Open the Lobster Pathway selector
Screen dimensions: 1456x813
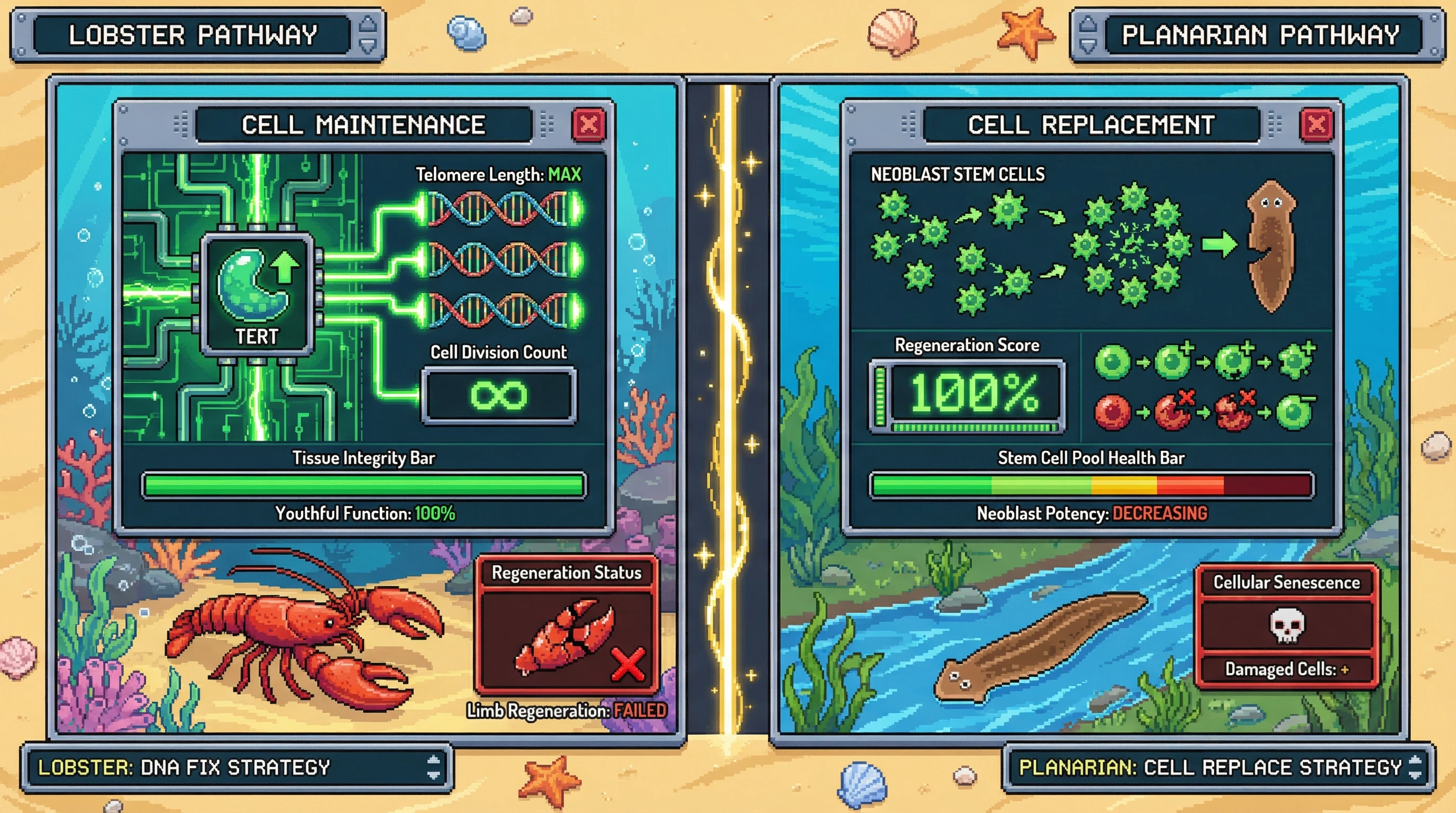point(367,35)
